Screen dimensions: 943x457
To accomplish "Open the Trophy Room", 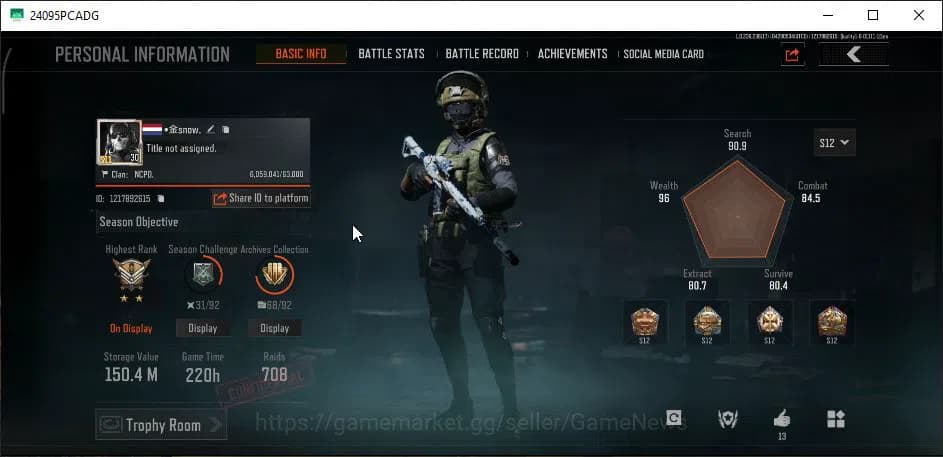I will click(160, 425).
